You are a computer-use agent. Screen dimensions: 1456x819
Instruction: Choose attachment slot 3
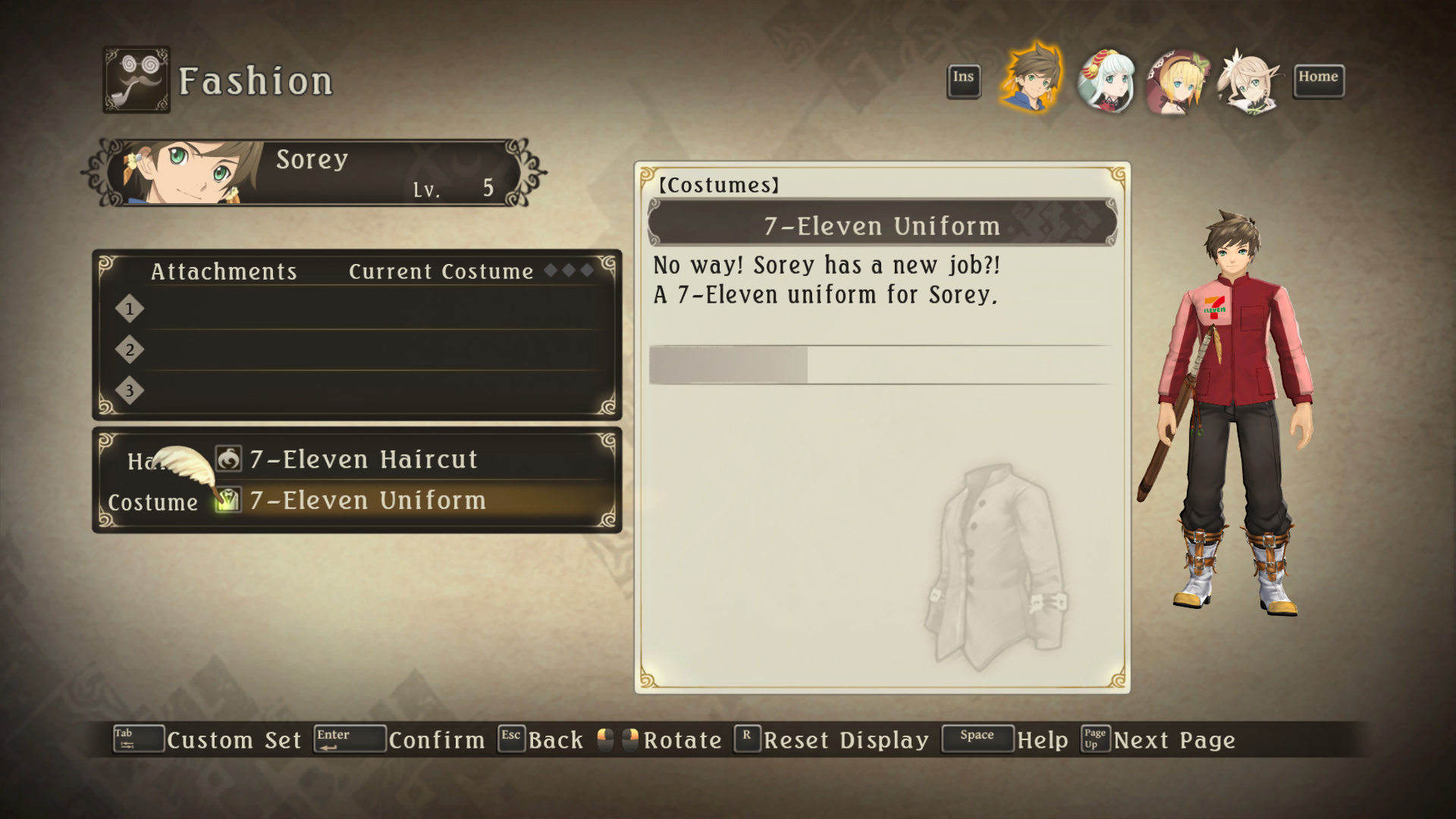click(x=364, y=391)
